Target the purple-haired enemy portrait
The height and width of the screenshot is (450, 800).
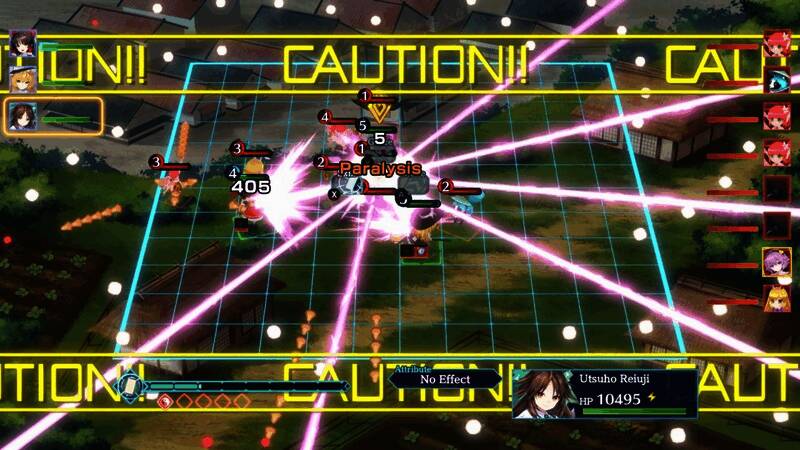point(777,262)
